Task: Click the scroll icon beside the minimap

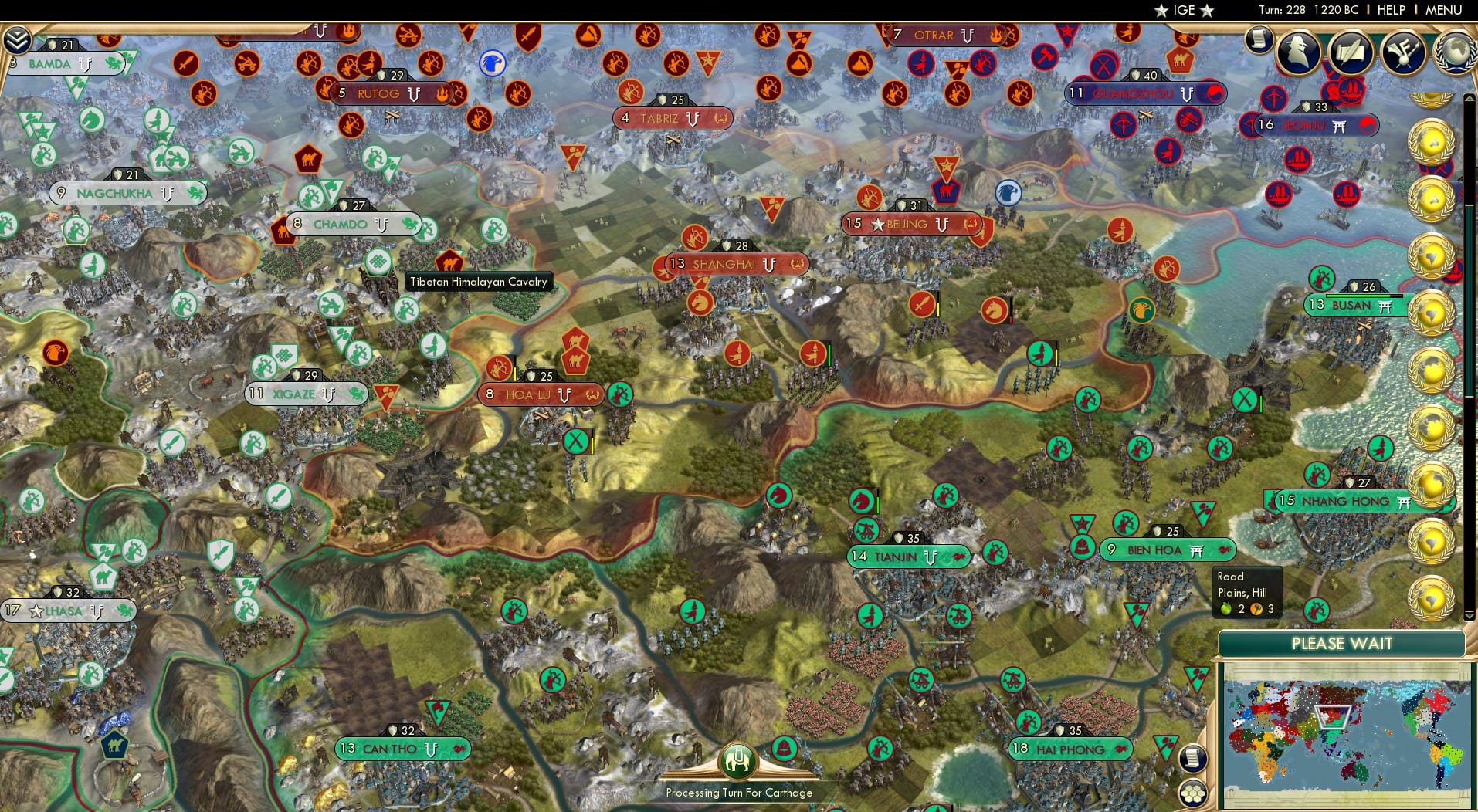Action: pyautogui.click(x=1193, y=756)
